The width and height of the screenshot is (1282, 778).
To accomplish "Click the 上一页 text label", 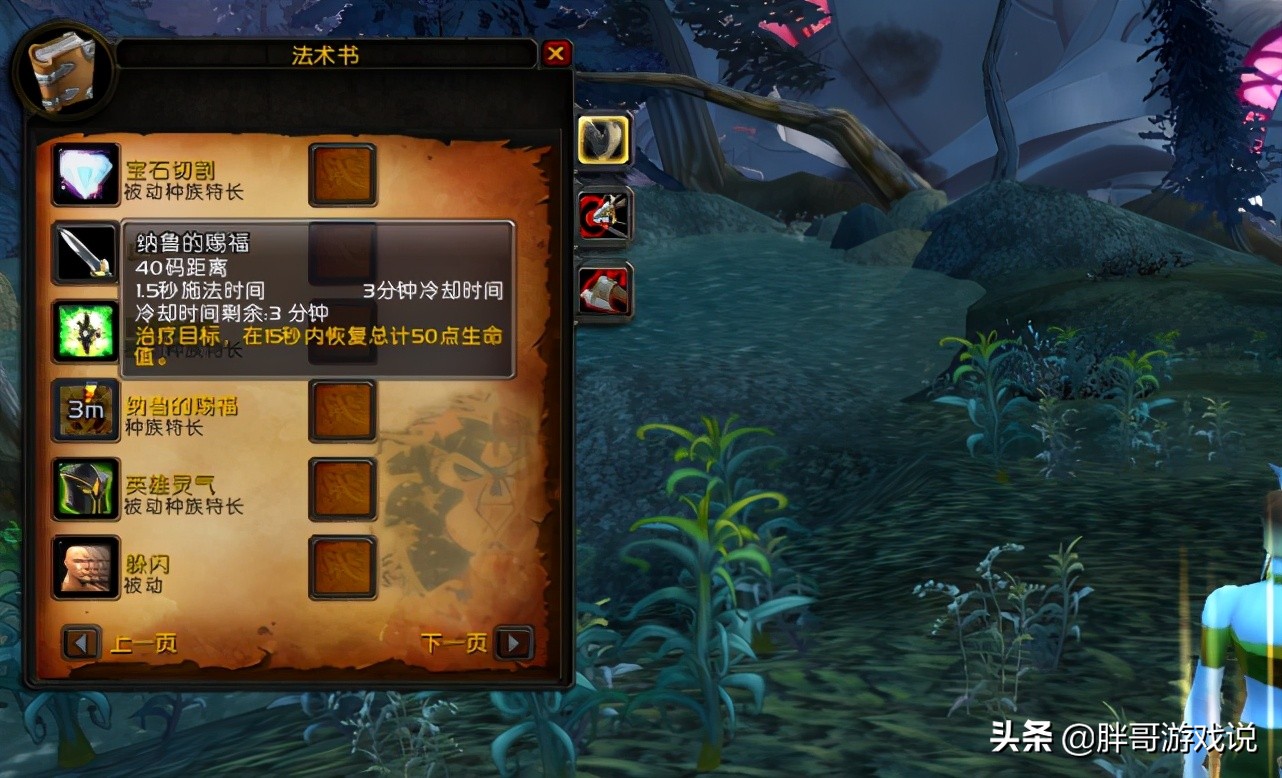I will (x=142, y=643).
